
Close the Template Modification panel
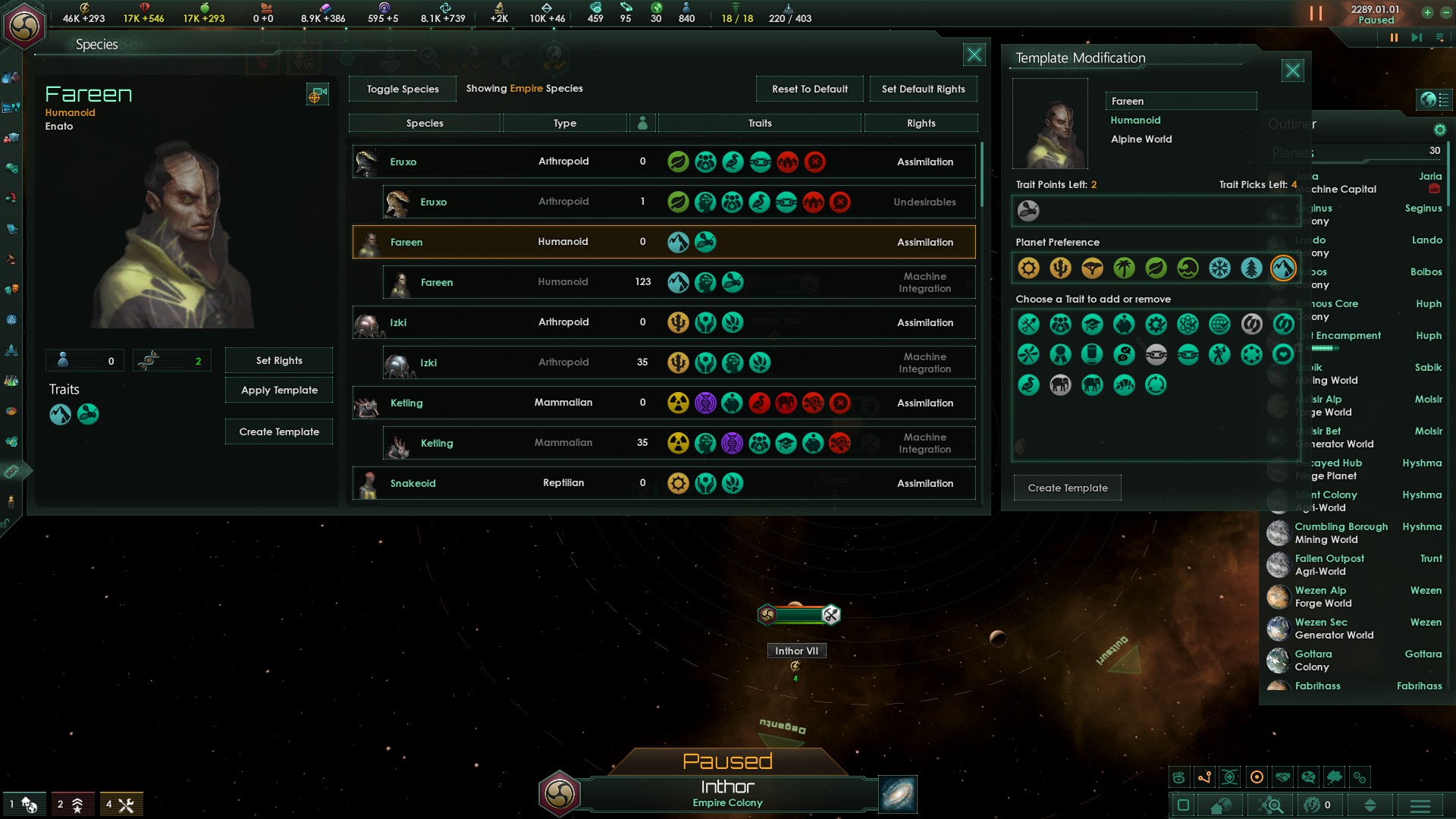1292,71
